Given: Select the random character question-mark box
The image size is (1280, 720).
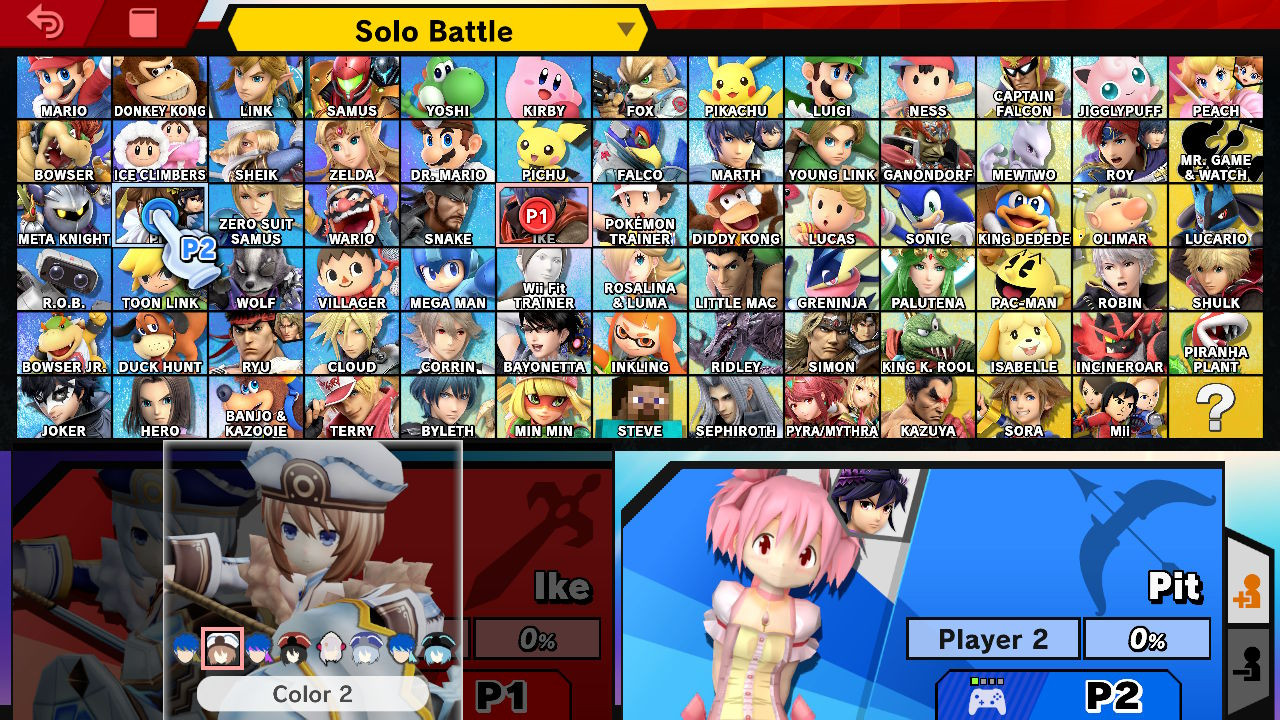Looking at the screenshot, I should (1217, 407).
